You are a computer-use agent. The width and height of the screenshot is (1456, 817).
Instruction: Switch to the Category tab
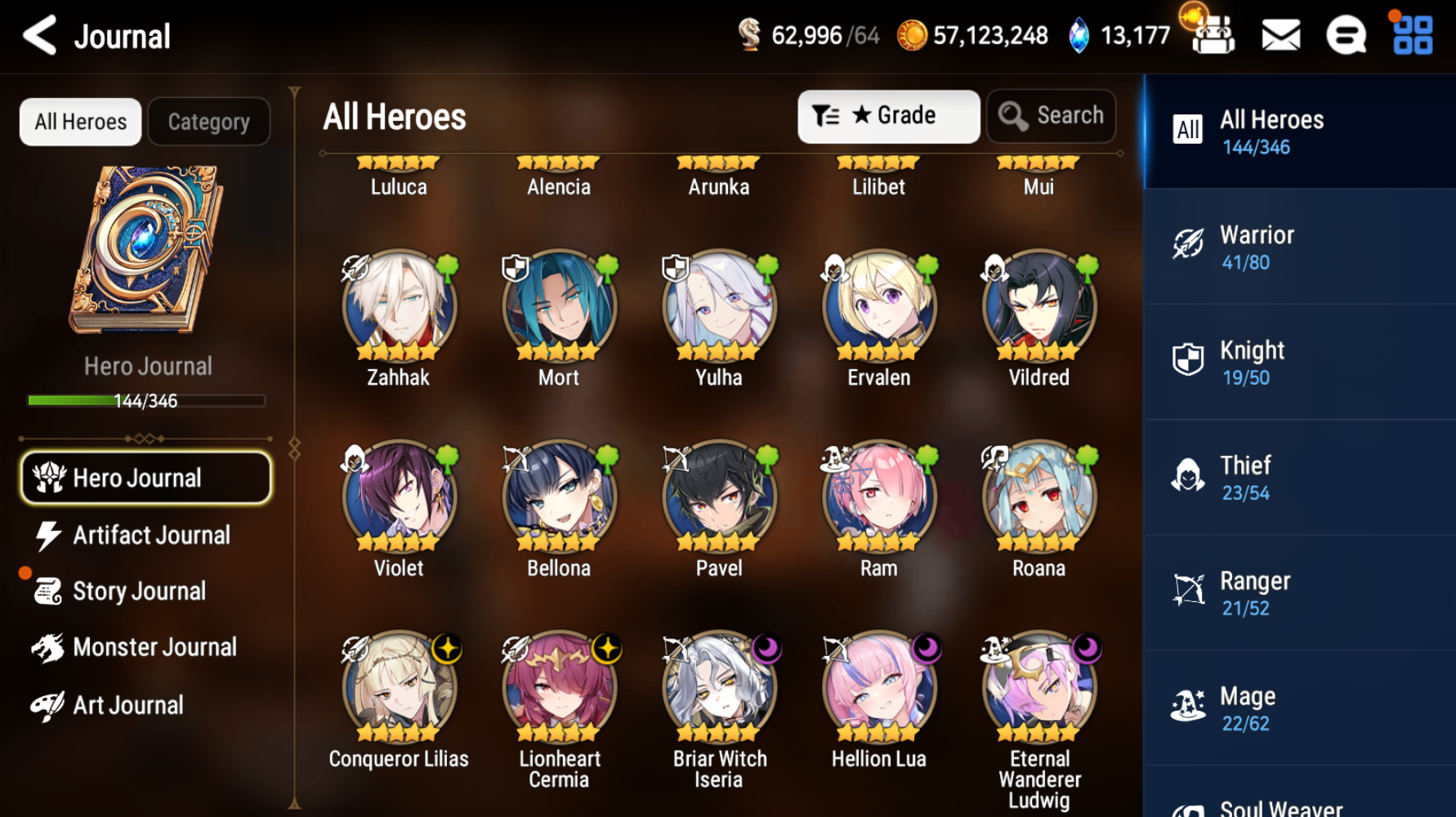point(208,122)
